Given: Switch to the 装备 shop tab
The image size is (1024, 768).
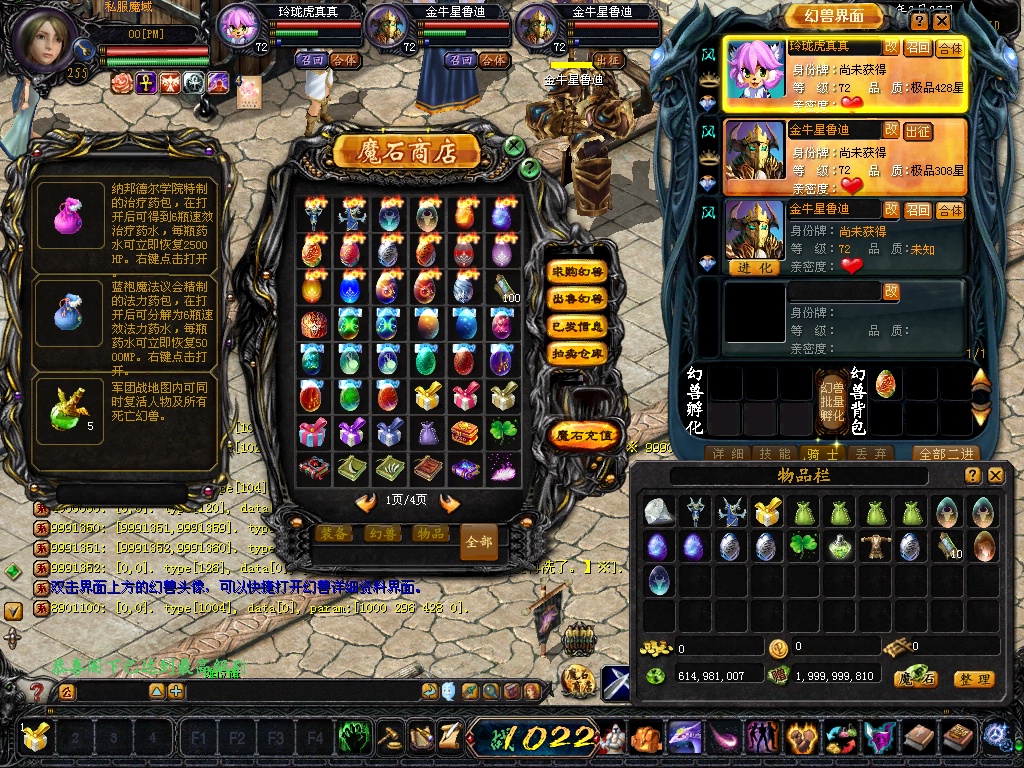Looking at the screenshot, I should 333,534.
